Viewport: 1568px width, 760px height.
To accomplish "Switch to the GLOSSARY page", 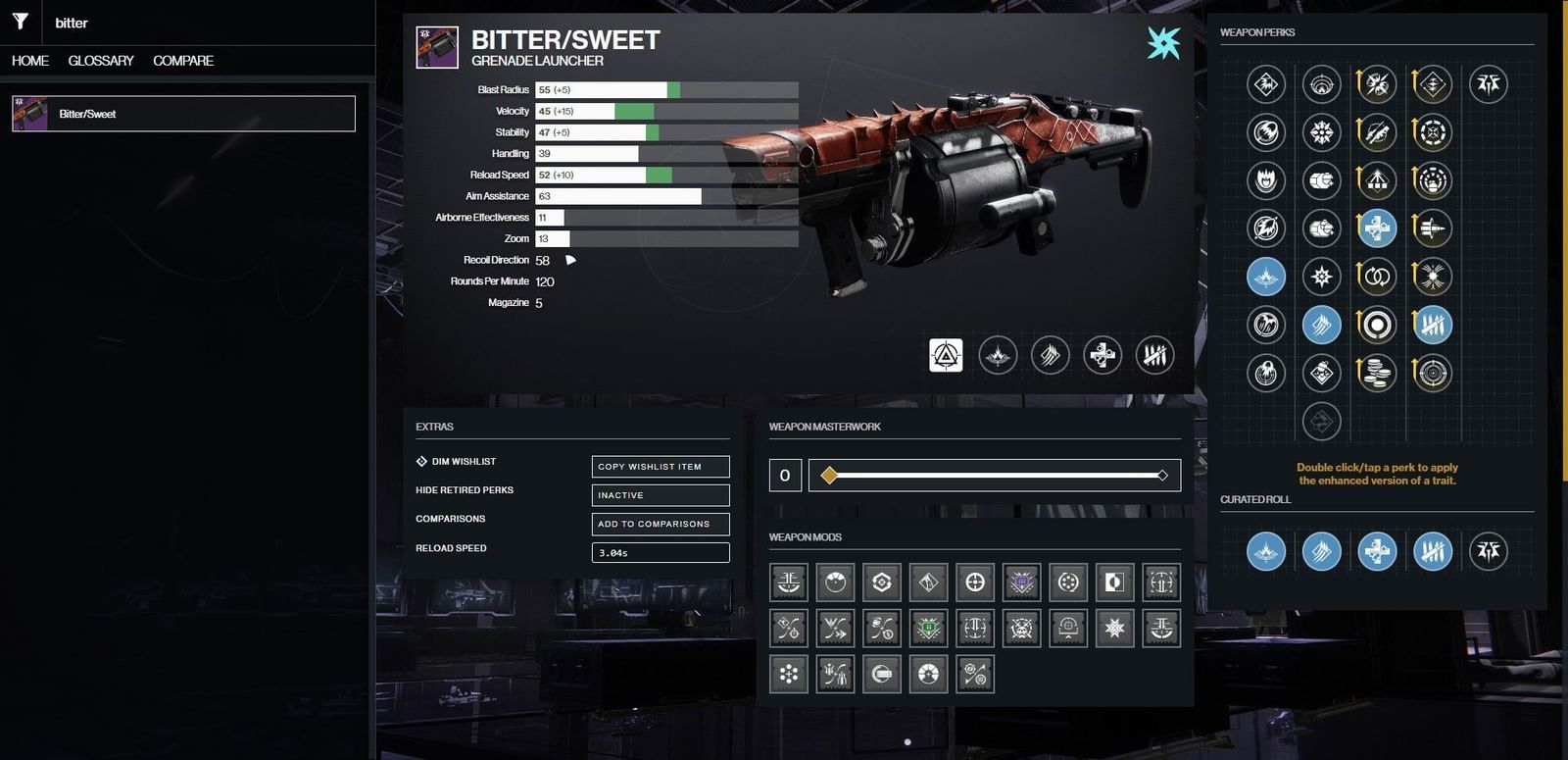I will [99, 61].
